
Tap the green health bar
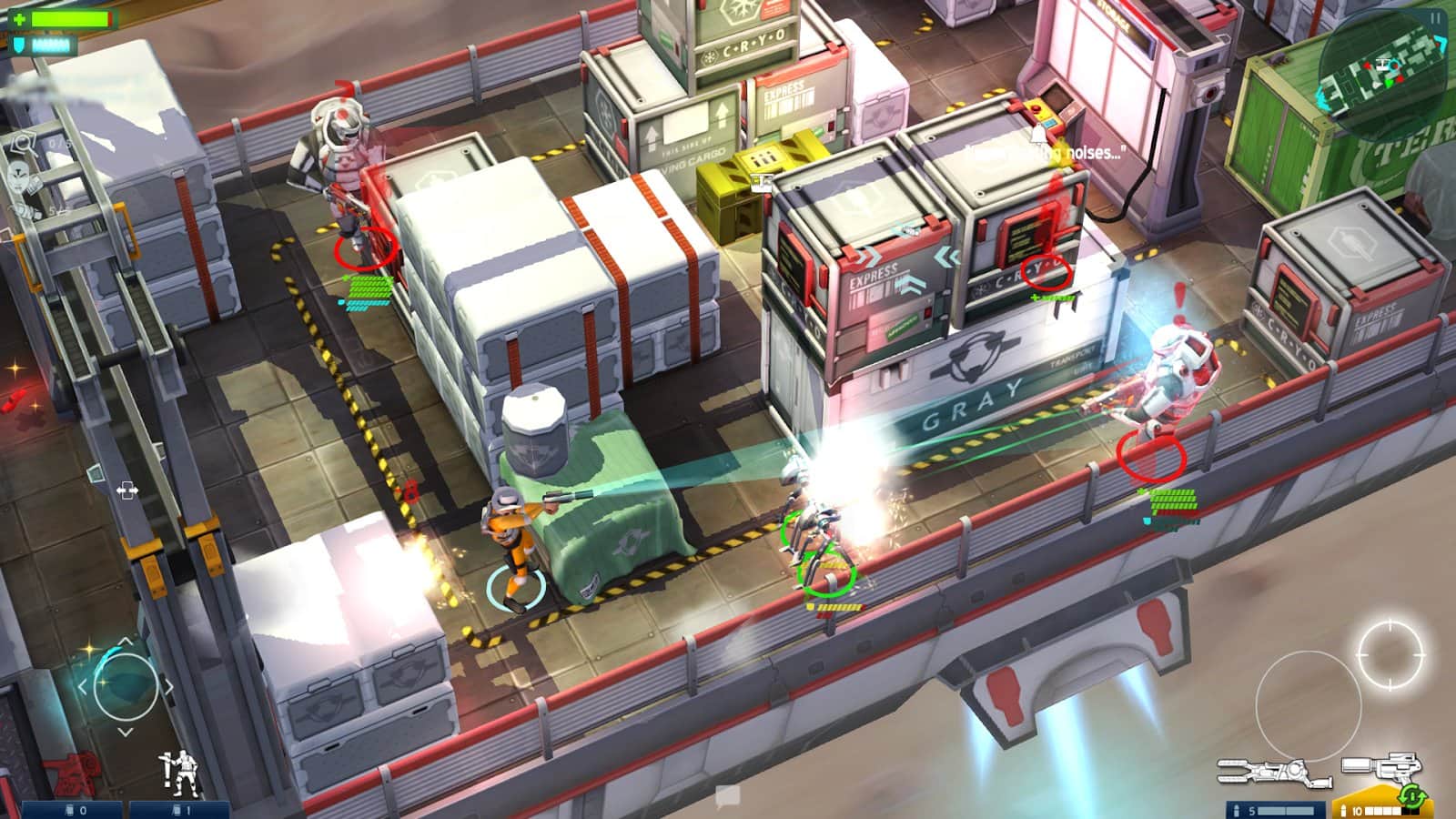(x=71, y=17)
